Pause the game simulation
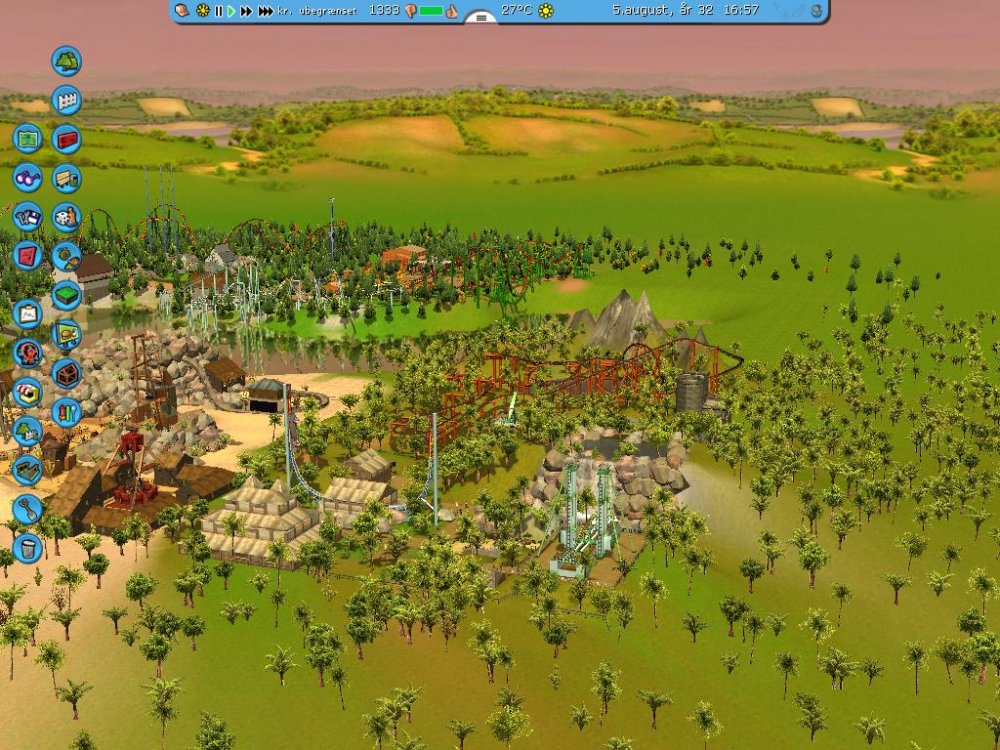The width and height of the screenshot is (1000, 750). (x=219, y=11)
